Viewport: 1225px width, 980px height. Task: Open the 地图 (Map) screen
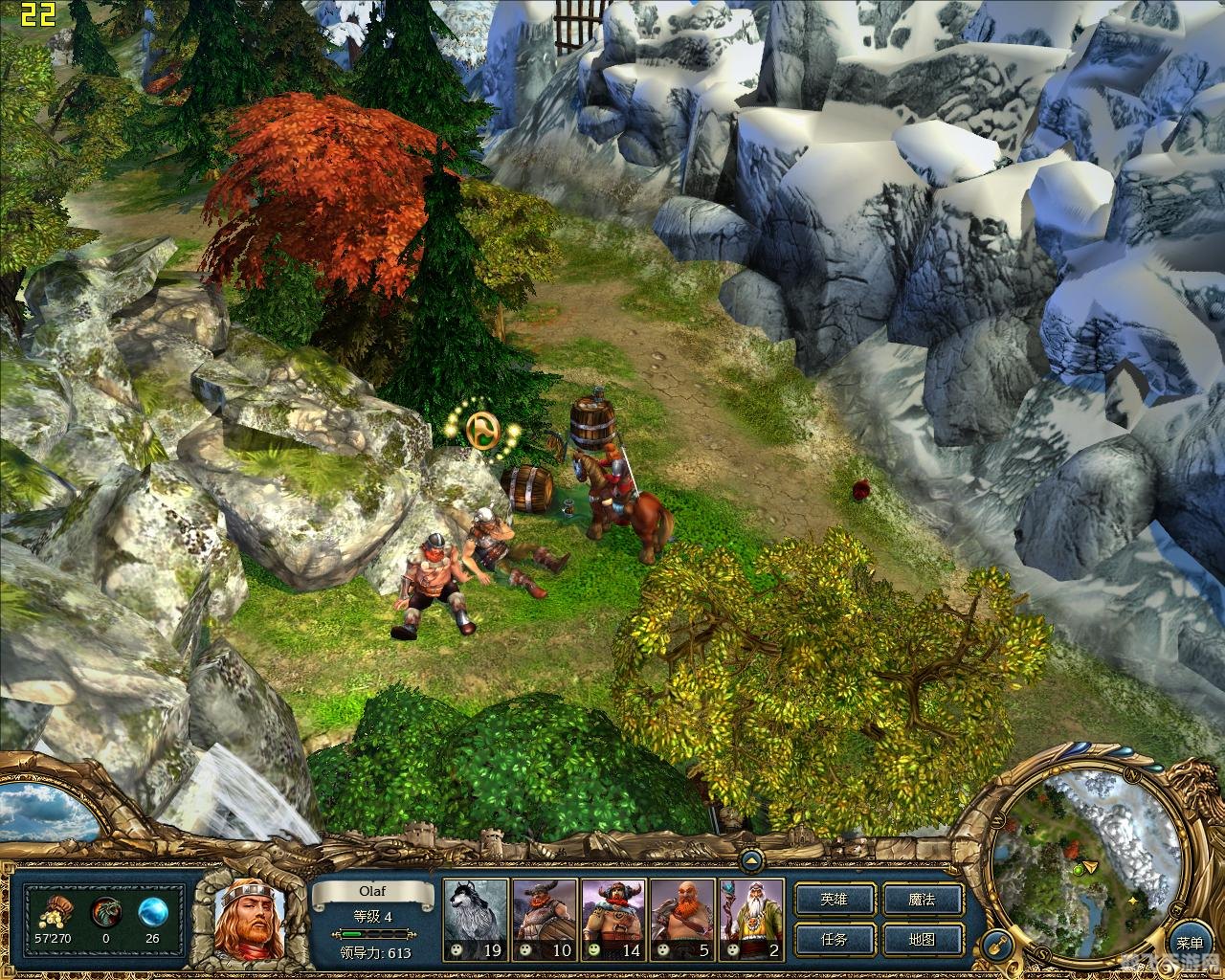click(x=921, y=939)
